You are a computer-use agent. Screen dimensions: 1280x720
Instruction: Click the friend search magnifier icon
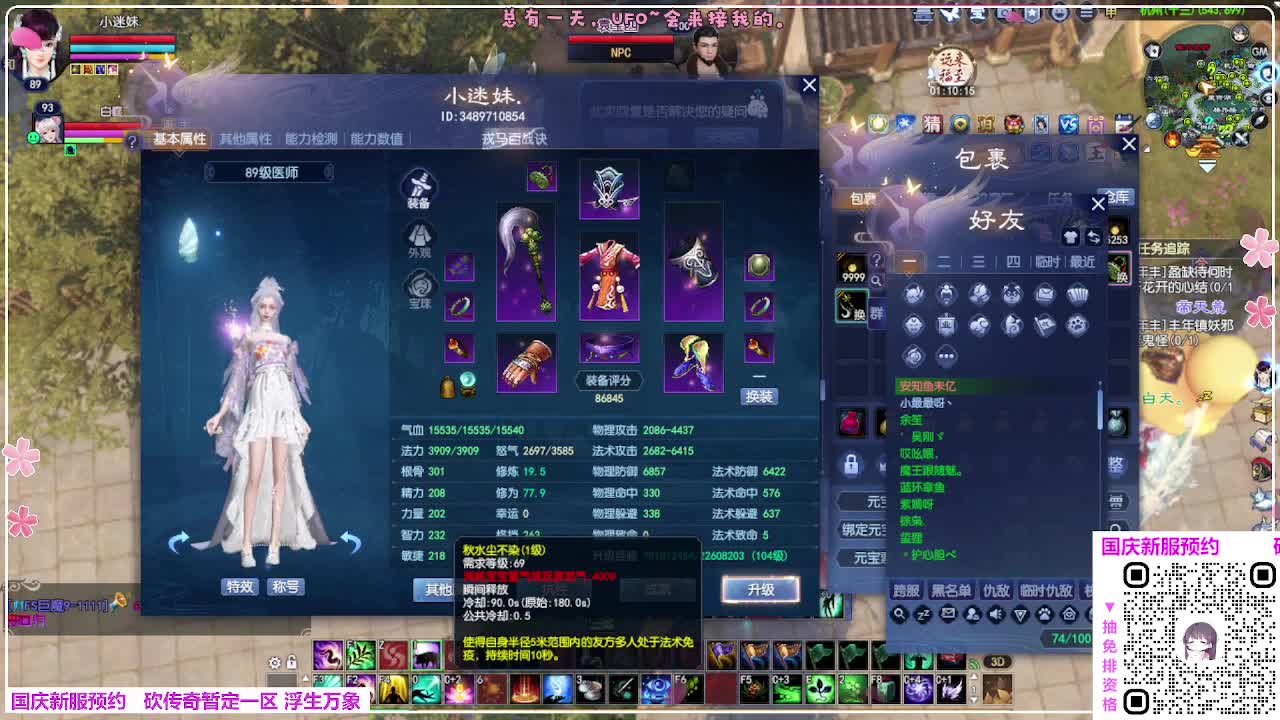point(899,614)
